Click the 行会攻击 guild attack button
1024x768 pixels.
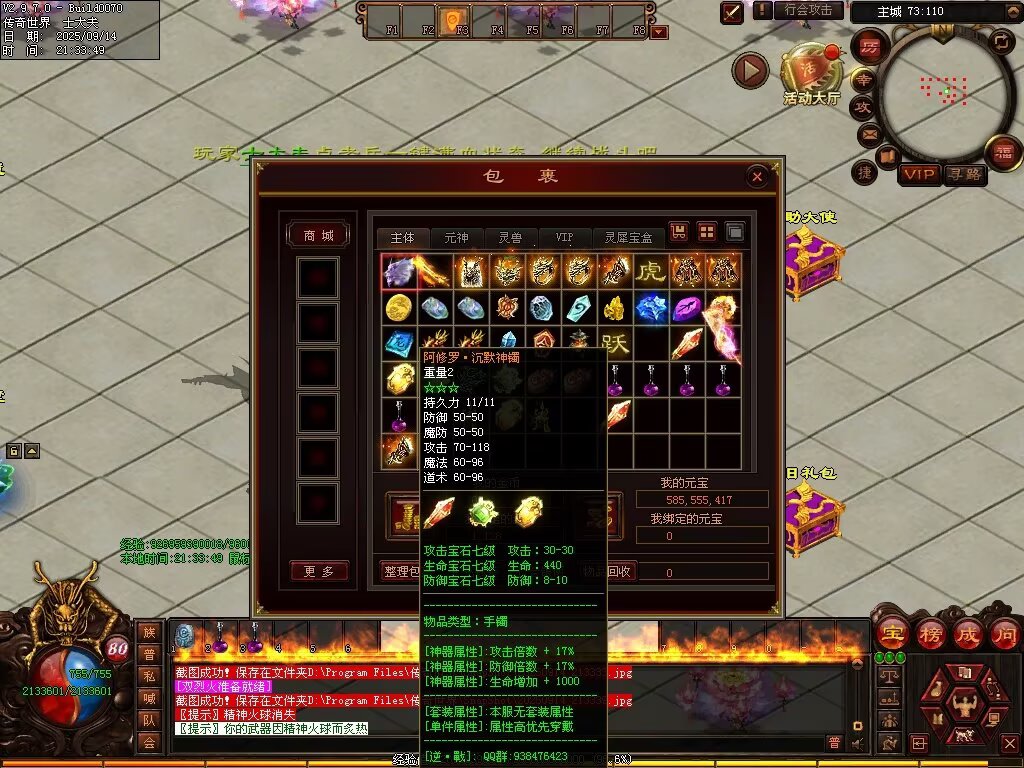808,10
